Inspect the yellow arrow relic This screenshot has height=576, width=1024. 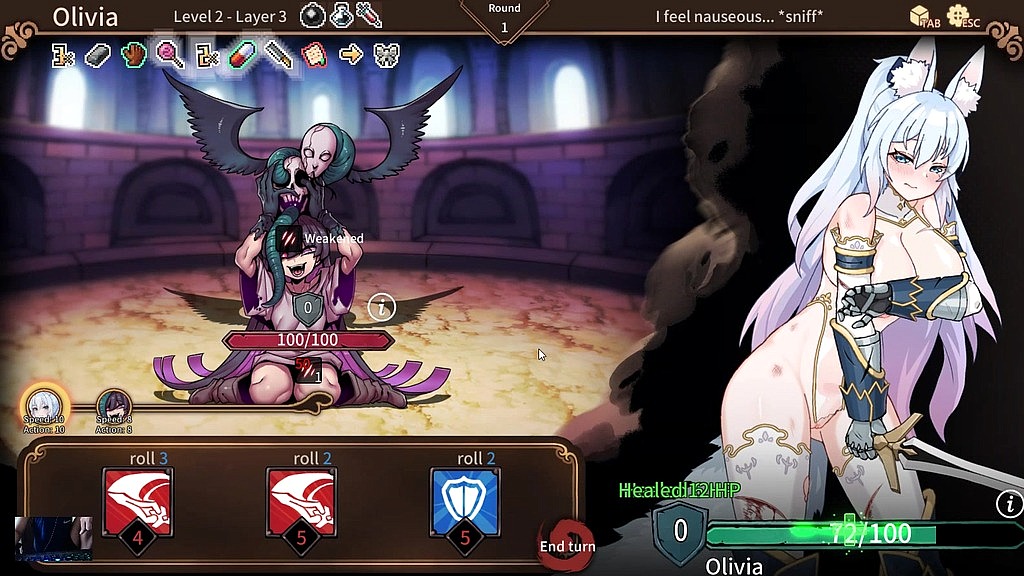coord(350,54)
